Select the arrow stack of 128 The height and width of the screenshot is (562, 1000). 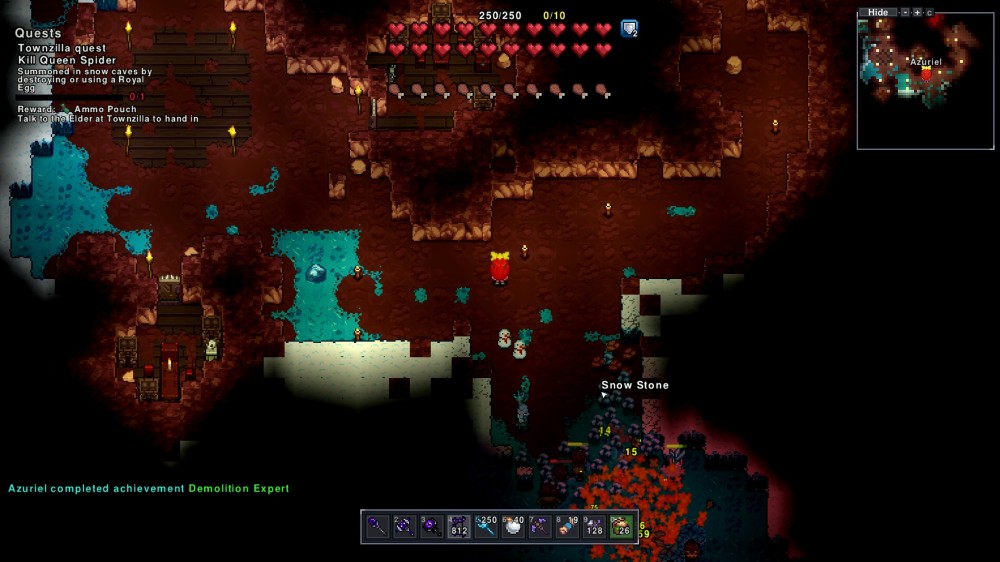(594, 527)
